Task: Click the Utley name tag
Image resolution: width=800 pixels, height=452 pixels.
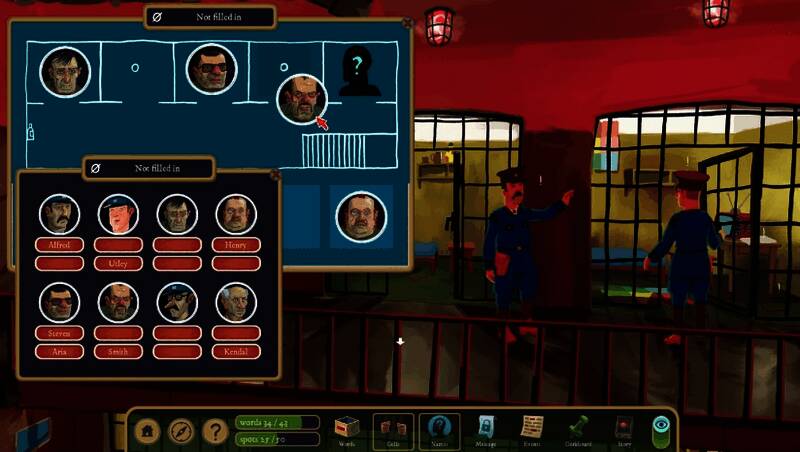Action: point(118,263)
